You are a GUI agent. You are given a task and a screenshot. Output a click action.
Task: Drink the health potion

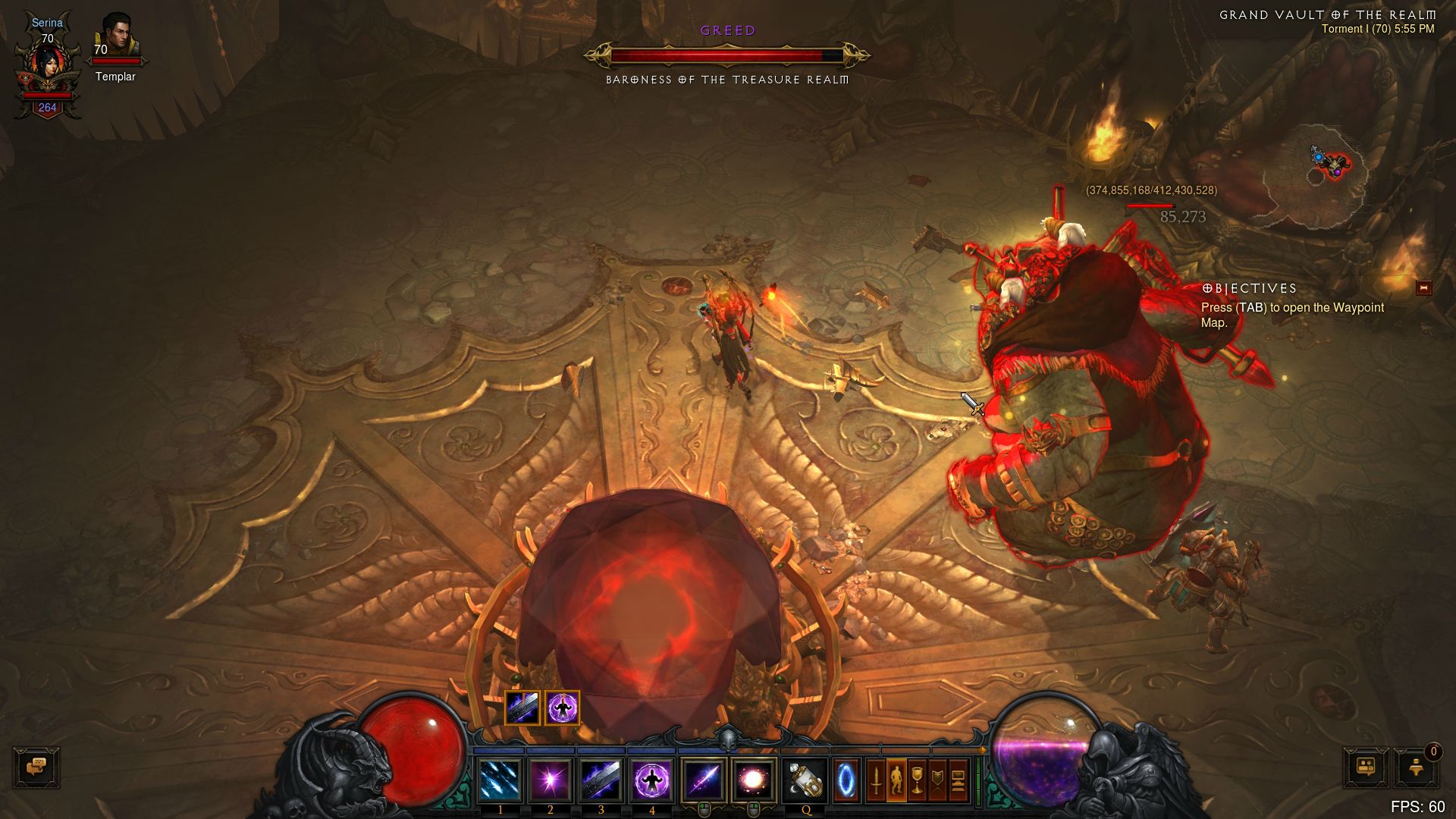(x=805, y=780)
